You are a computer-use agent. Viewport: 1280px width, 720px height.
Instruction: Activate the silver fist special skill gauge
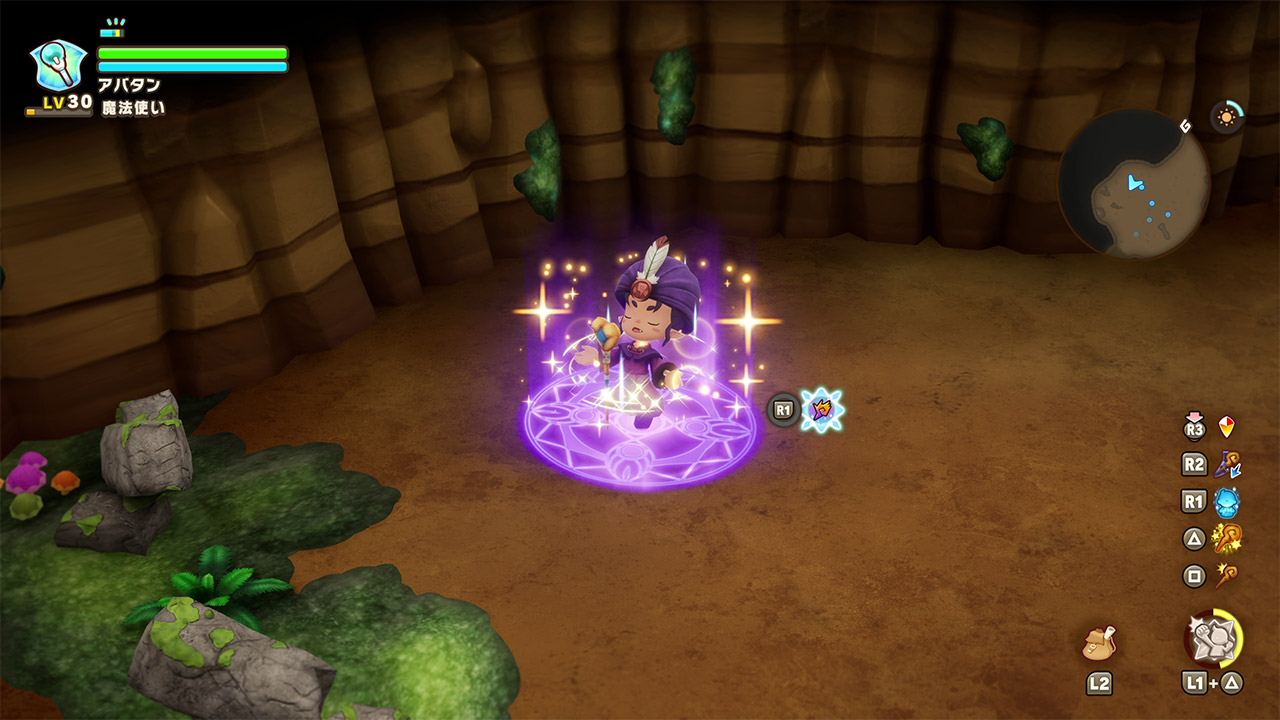1213,638
